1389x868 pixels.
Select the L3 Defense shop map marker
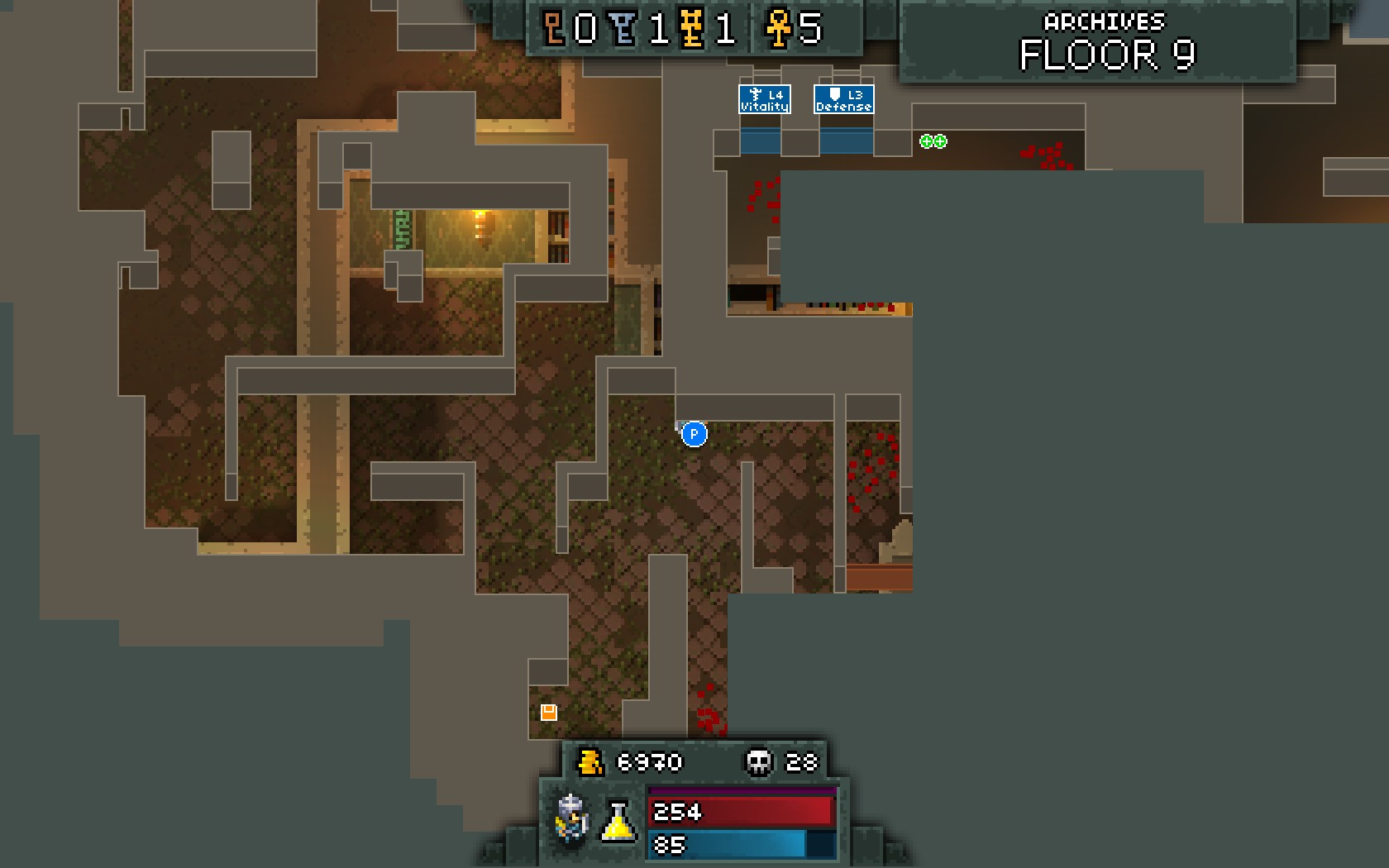click(x=843, y=99)
